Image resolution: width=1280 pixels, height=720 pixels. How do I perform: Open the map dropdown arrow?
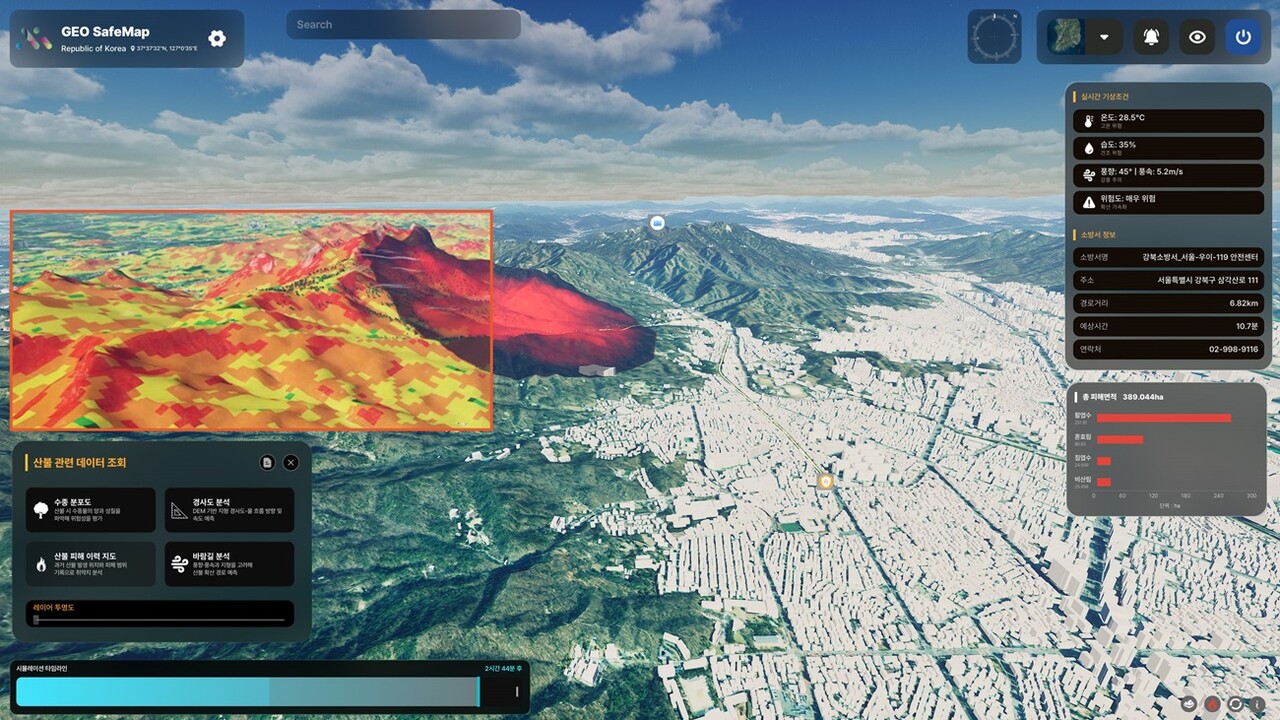1104,37
